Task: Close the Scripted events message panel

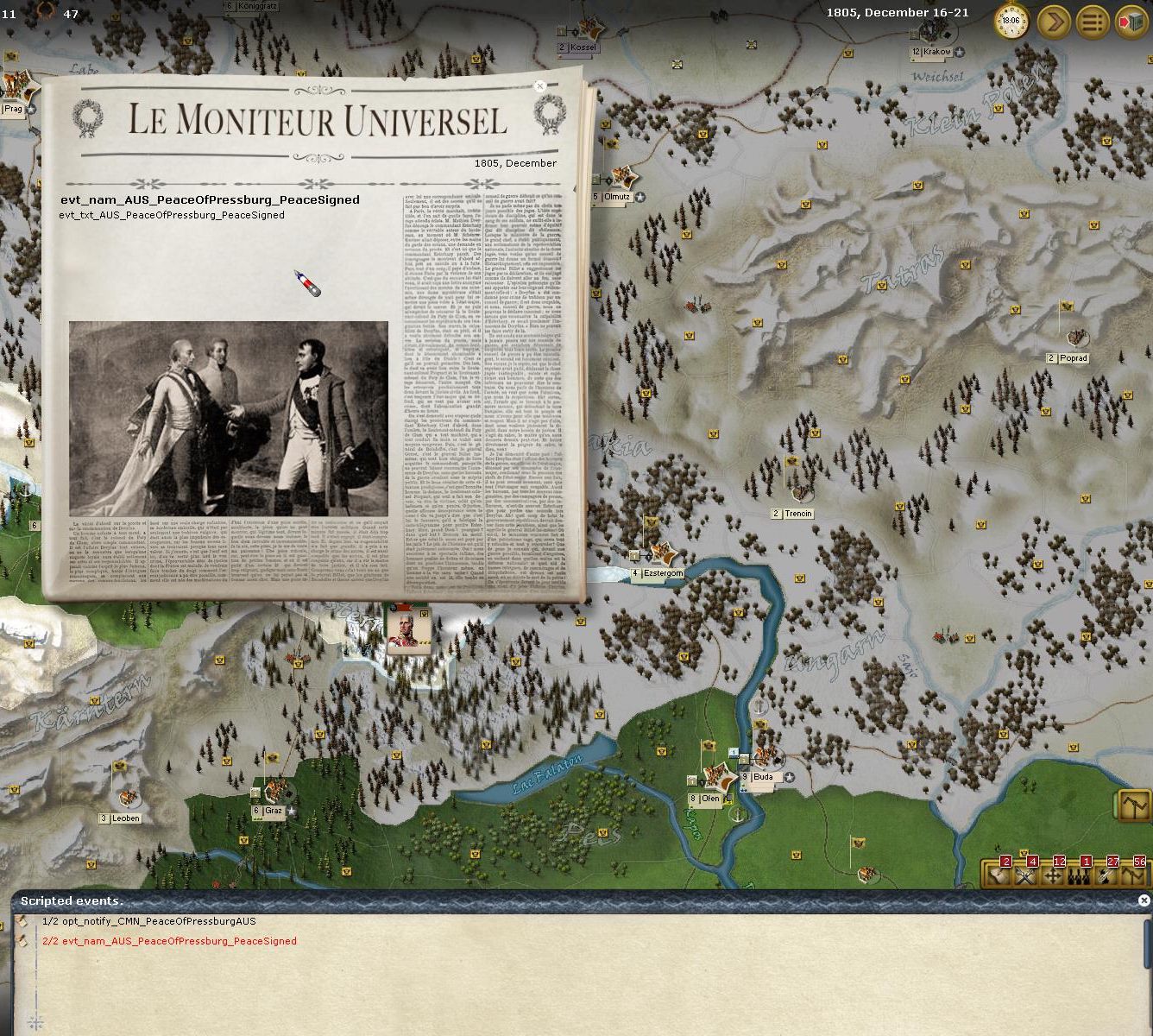Action: click(1144, 900)
